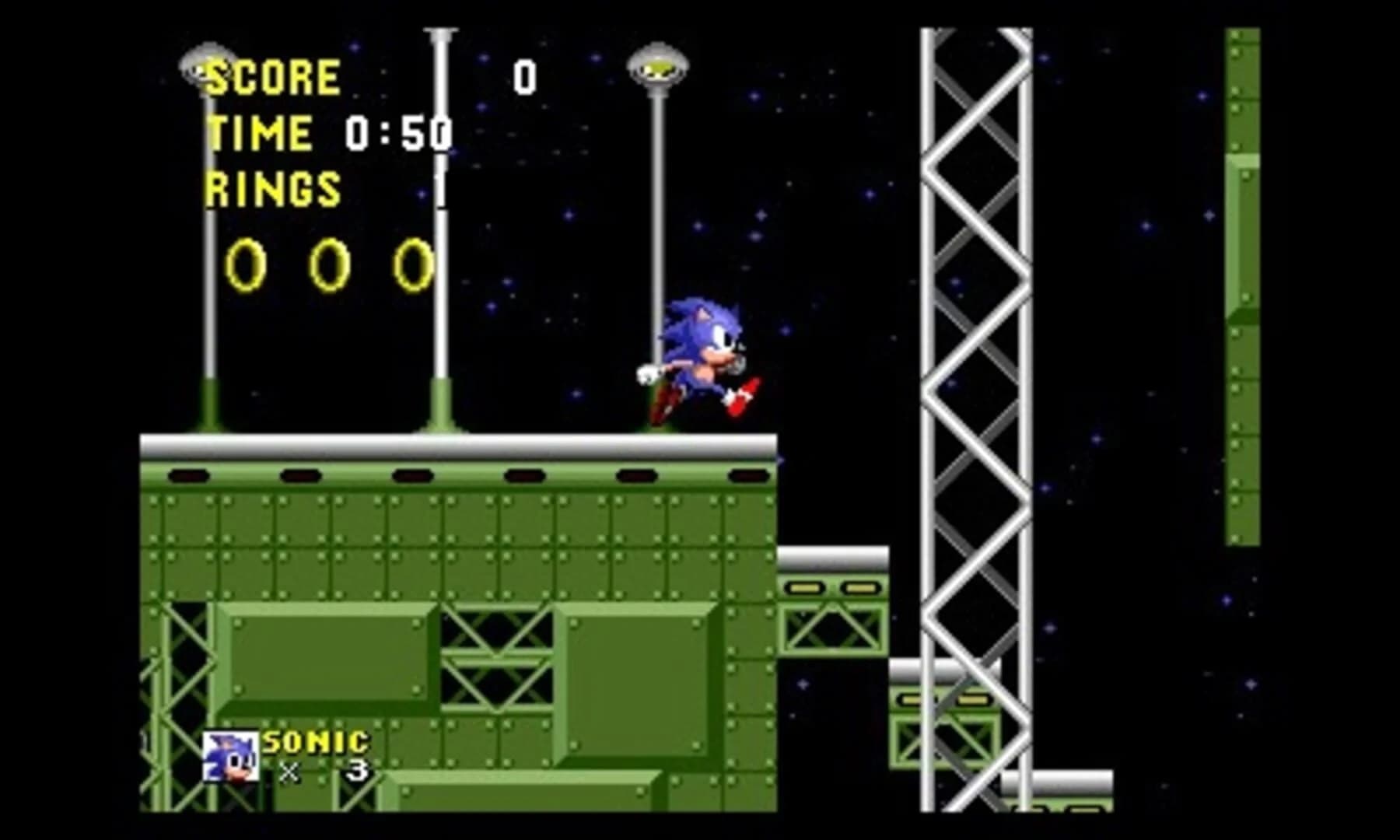Click the leftmost golden ring

245,264
